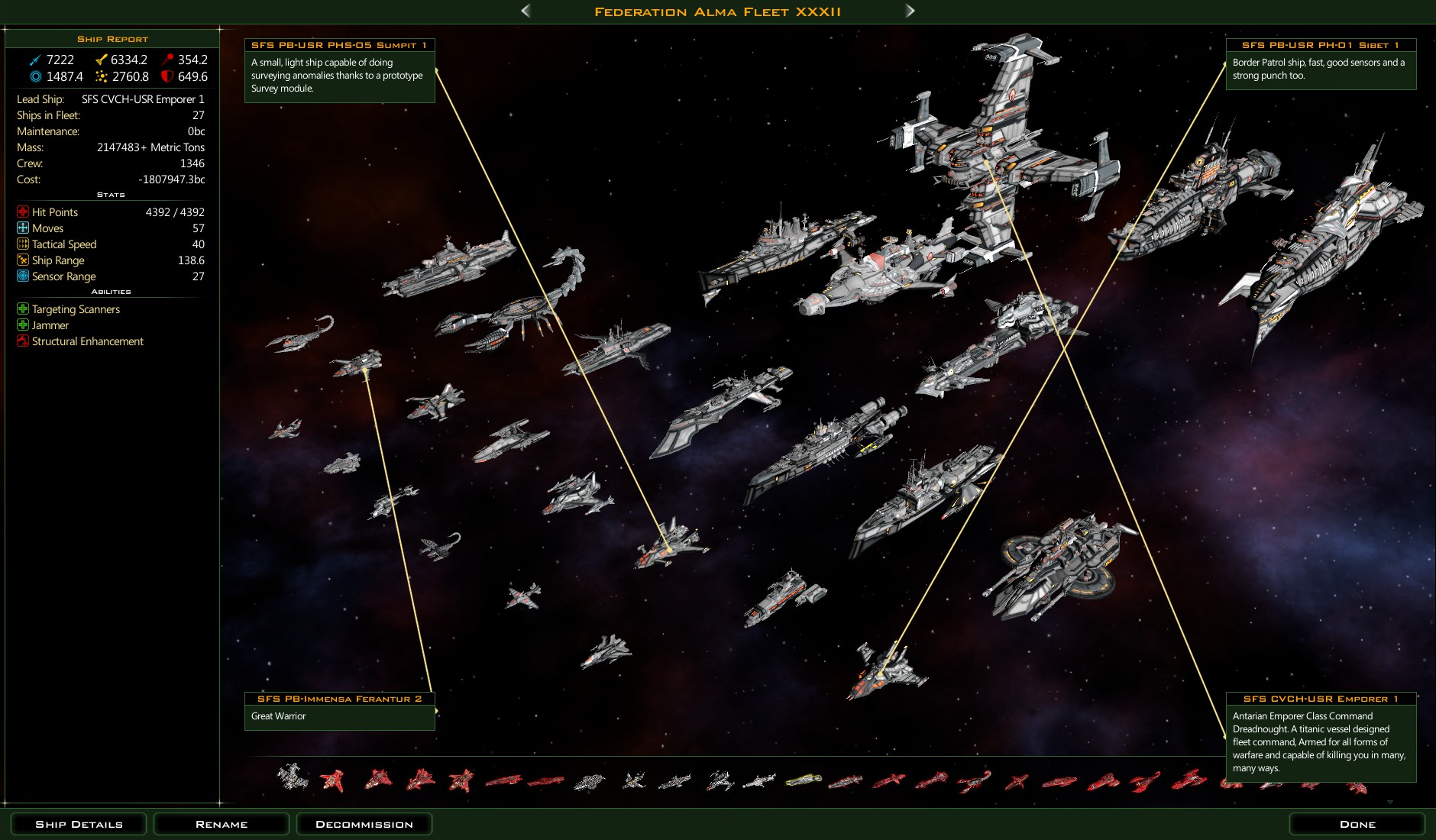Select the Moves stat icon
Image resolution: width=1436 pixels, height=840 pixels.
click(22, 228)
